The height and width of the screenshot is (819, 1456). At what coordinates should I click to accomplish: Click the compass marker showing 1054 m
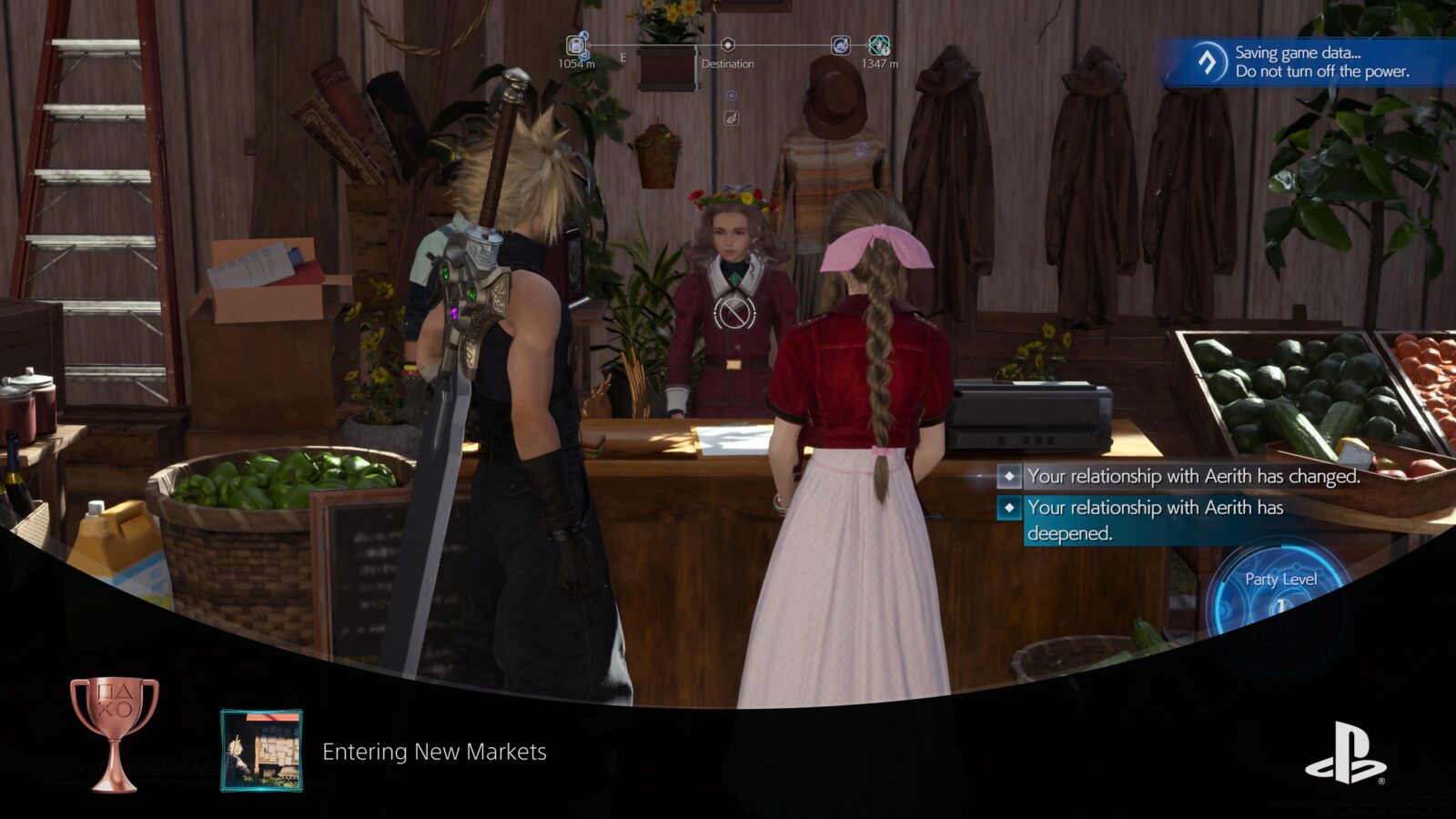pos(576,45)
